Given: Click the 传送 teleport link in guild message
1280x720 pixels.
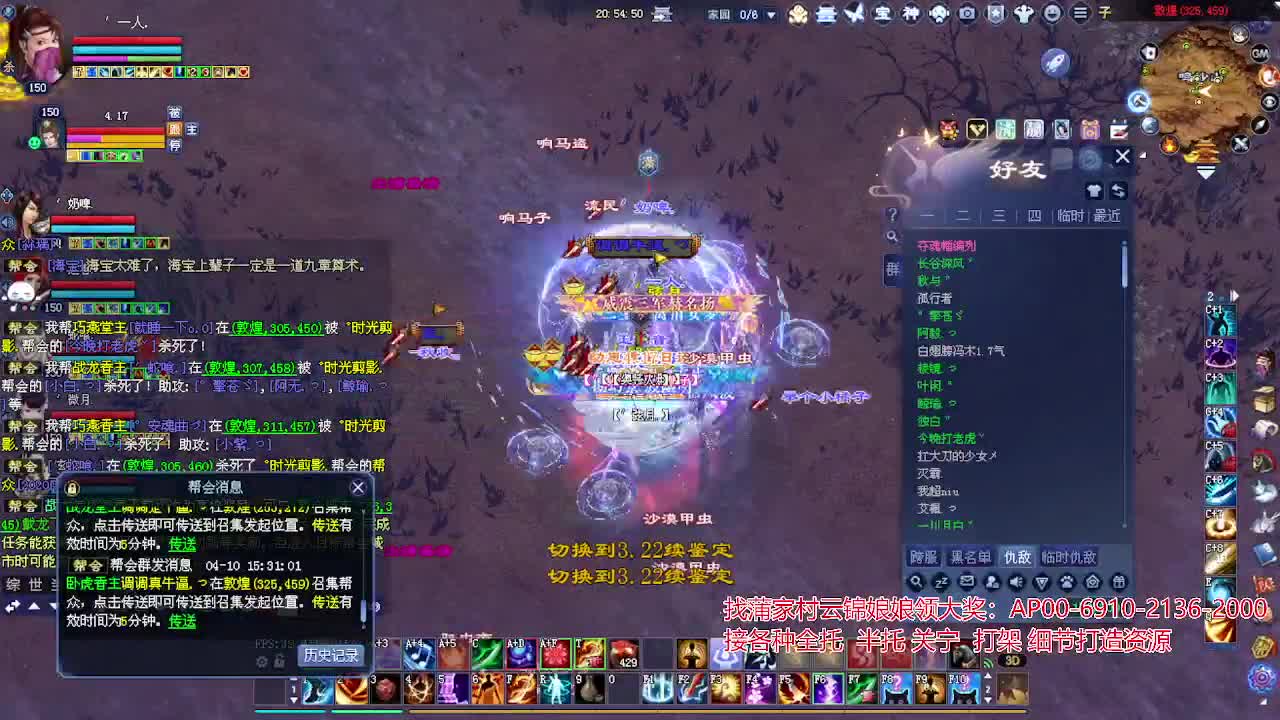Looking at the screenshot, I should click(x=182, y=621).
